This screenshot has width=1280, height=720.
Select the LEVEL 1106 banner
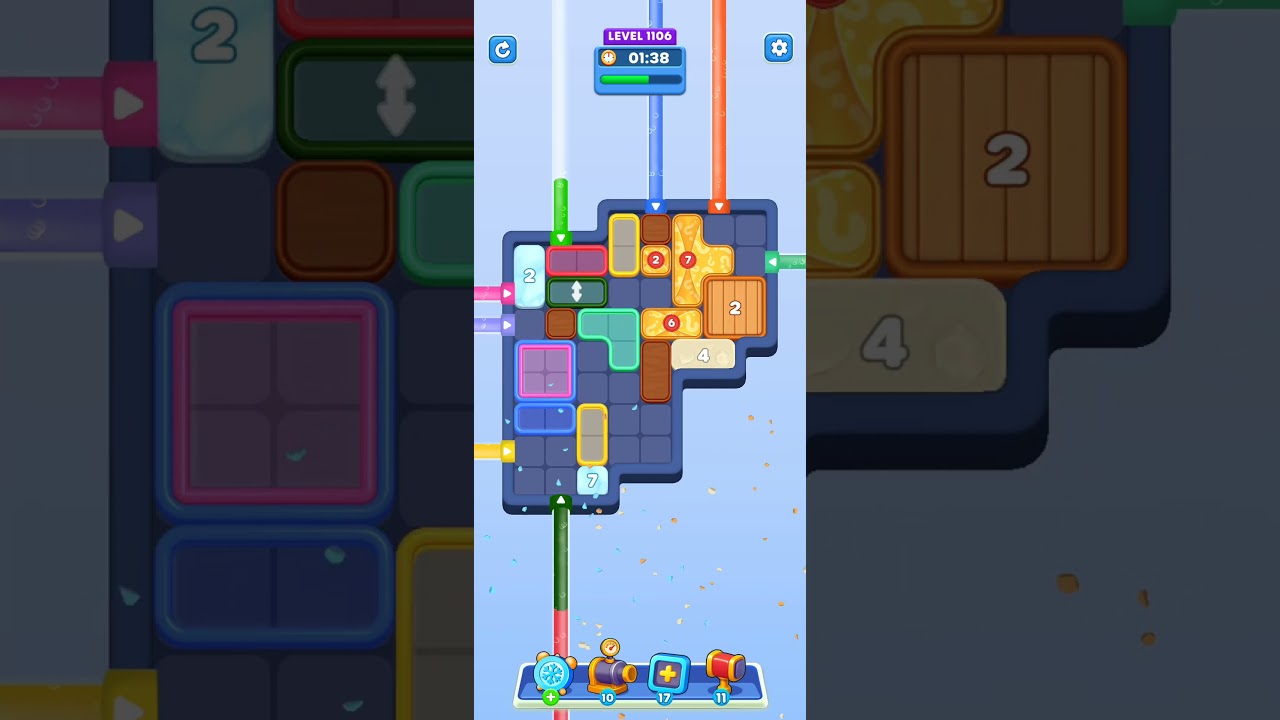pos(640,35)
